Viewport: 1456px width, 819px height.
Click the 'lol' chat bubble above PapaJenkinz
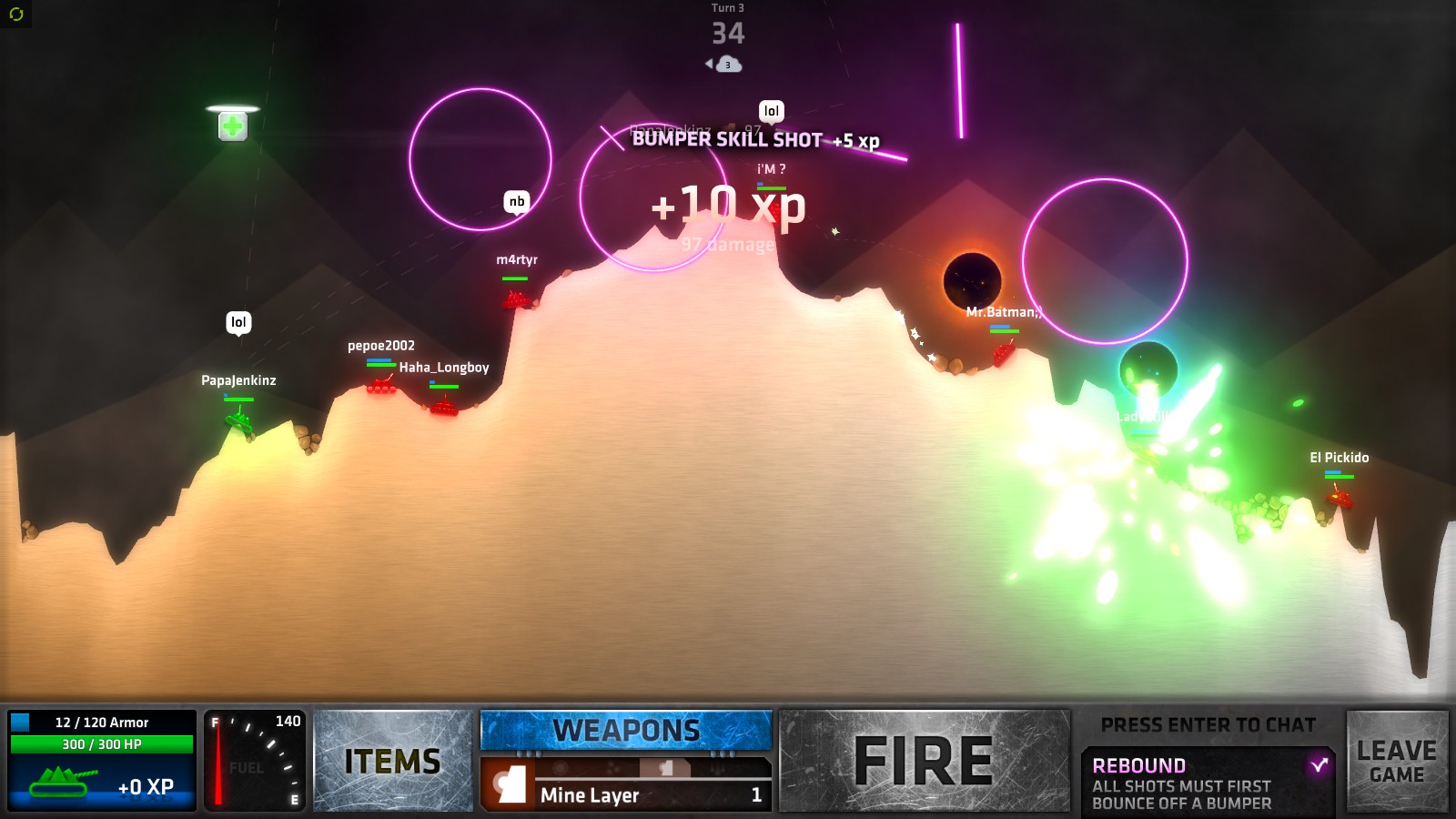[239, 322]
